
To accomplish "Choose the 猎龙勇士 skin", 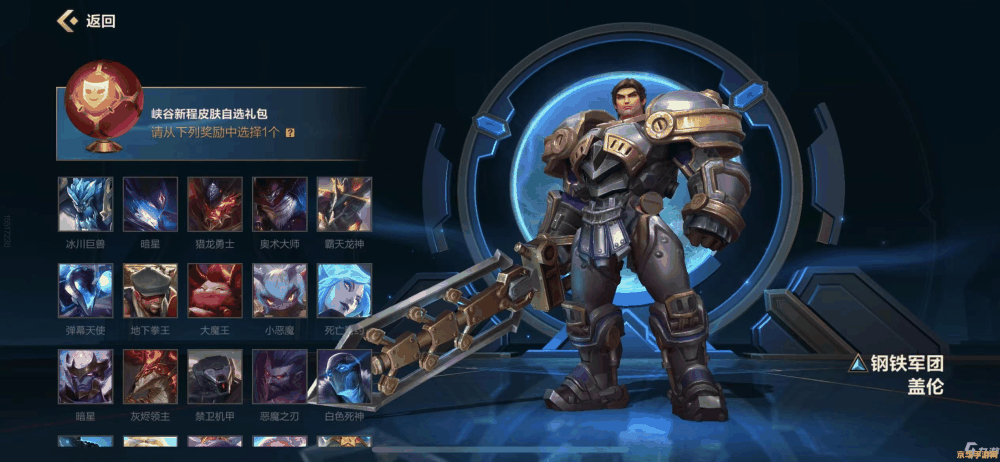I will (x=215, y=204).
